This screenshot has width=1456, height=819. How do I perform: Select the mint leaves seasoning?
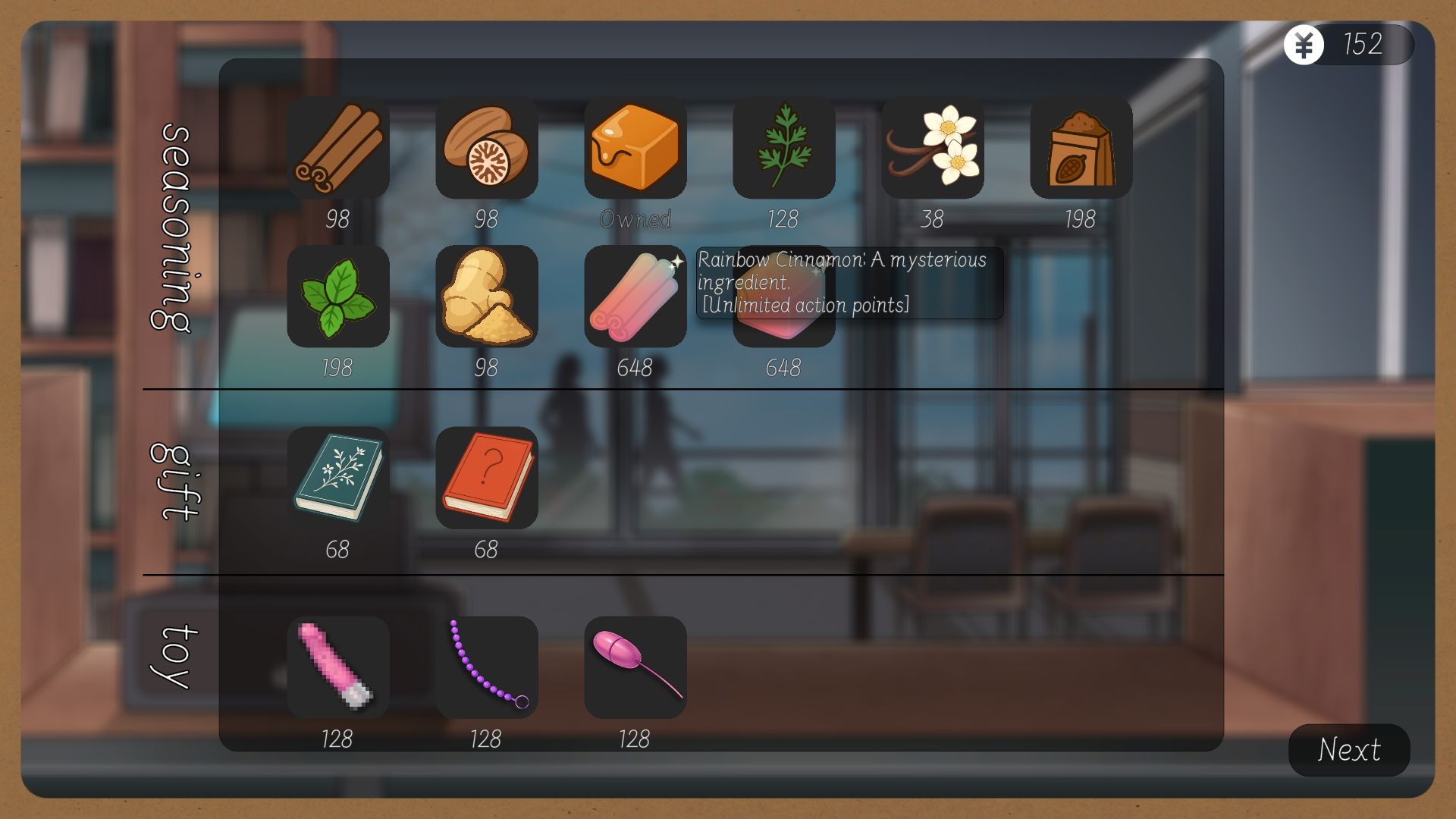pyautogui.click(x=338, y=297)
